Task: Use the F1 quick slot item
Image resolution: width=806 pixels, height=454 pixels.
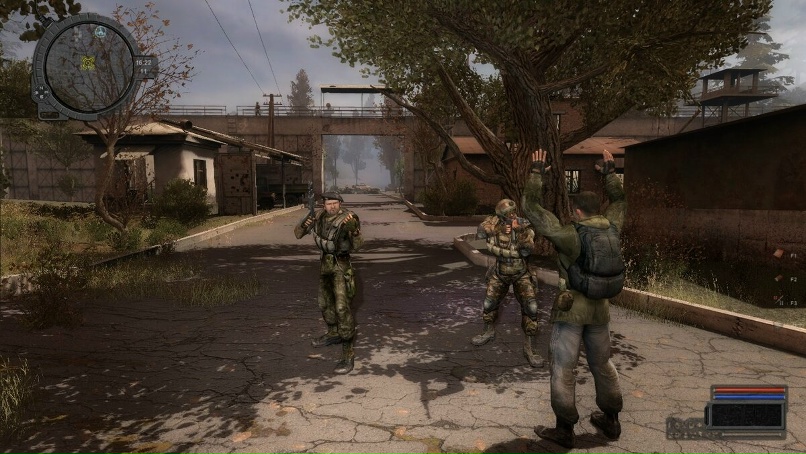Action: 778,254
